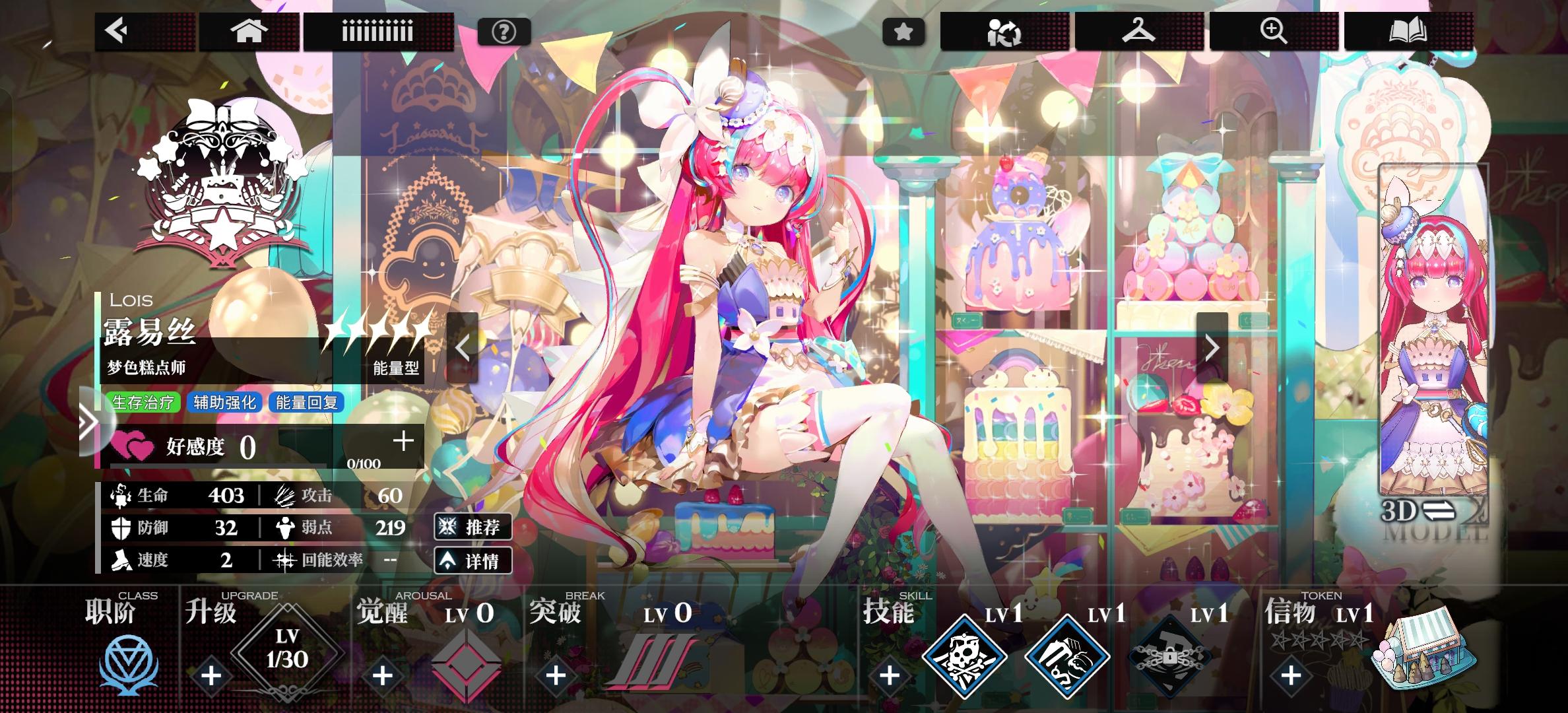1568x713 pixels.
Task: Click the character switch icon
Action: pyautogui.click(x=1004, y=31)
